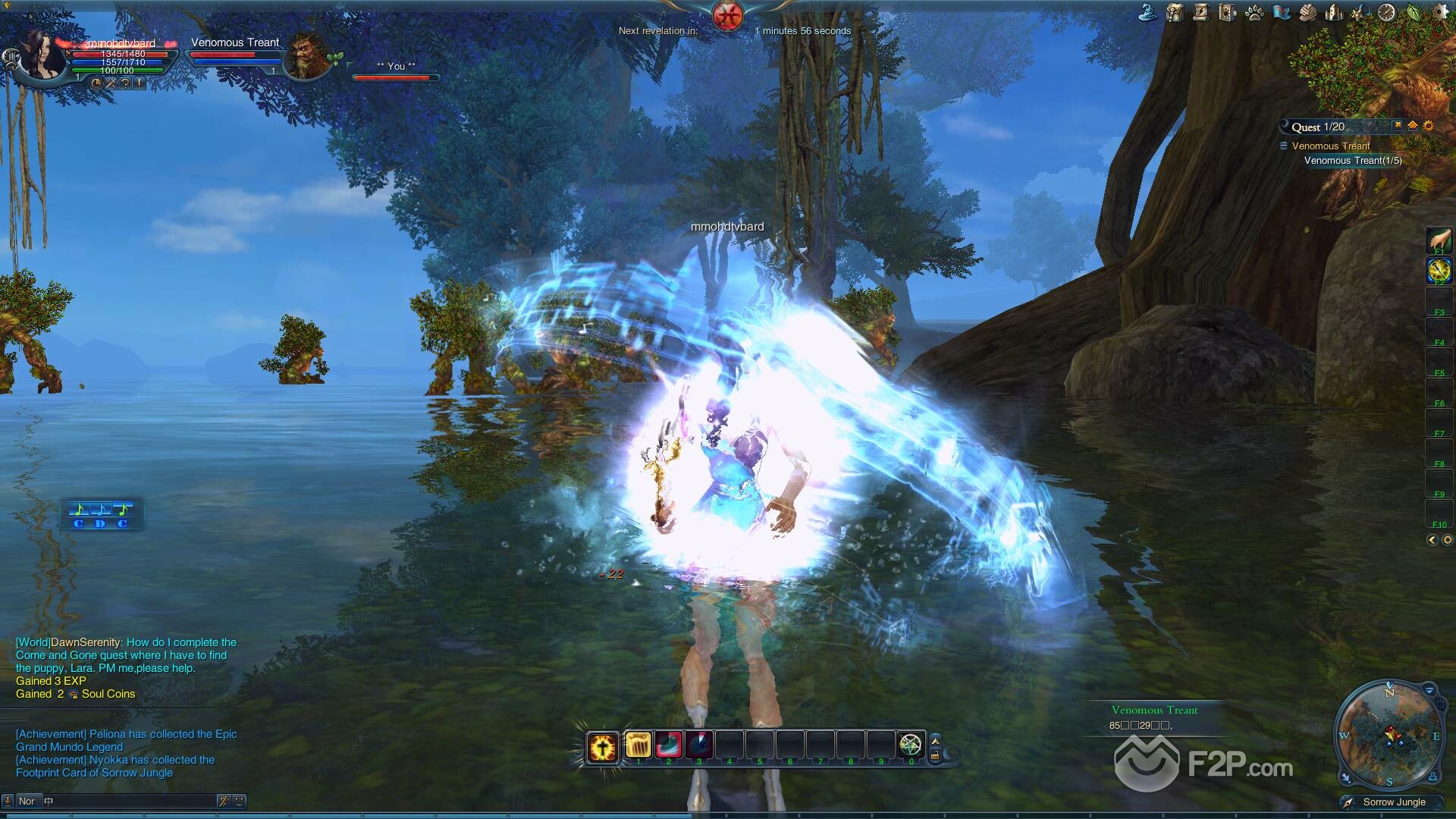The height and width of the screenshot is (819, 1456).
Task: Open the handshake social icon
Action: point(1307,12)
